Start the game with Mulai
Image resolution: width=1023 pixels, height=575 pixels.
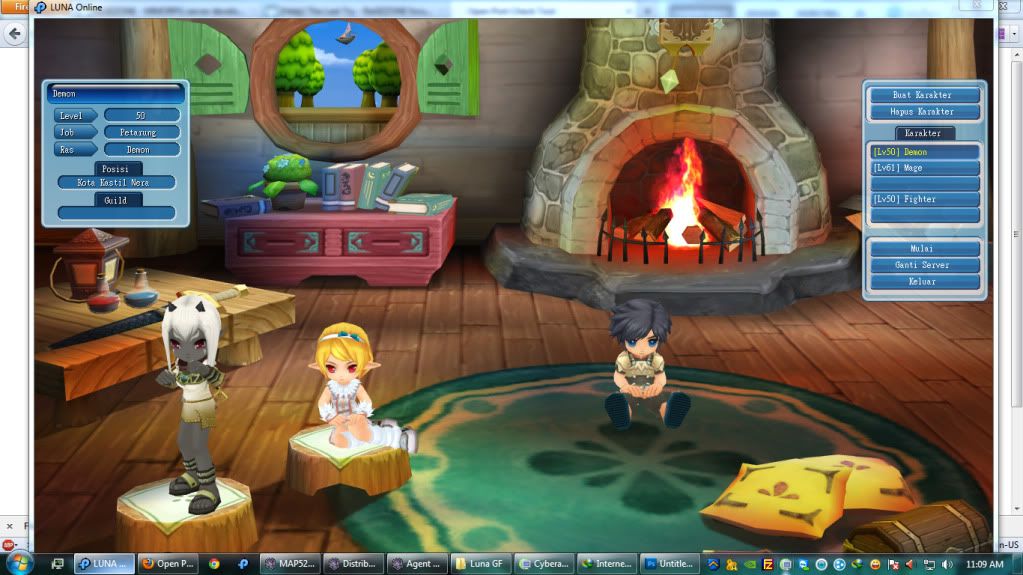click(923, 248)
